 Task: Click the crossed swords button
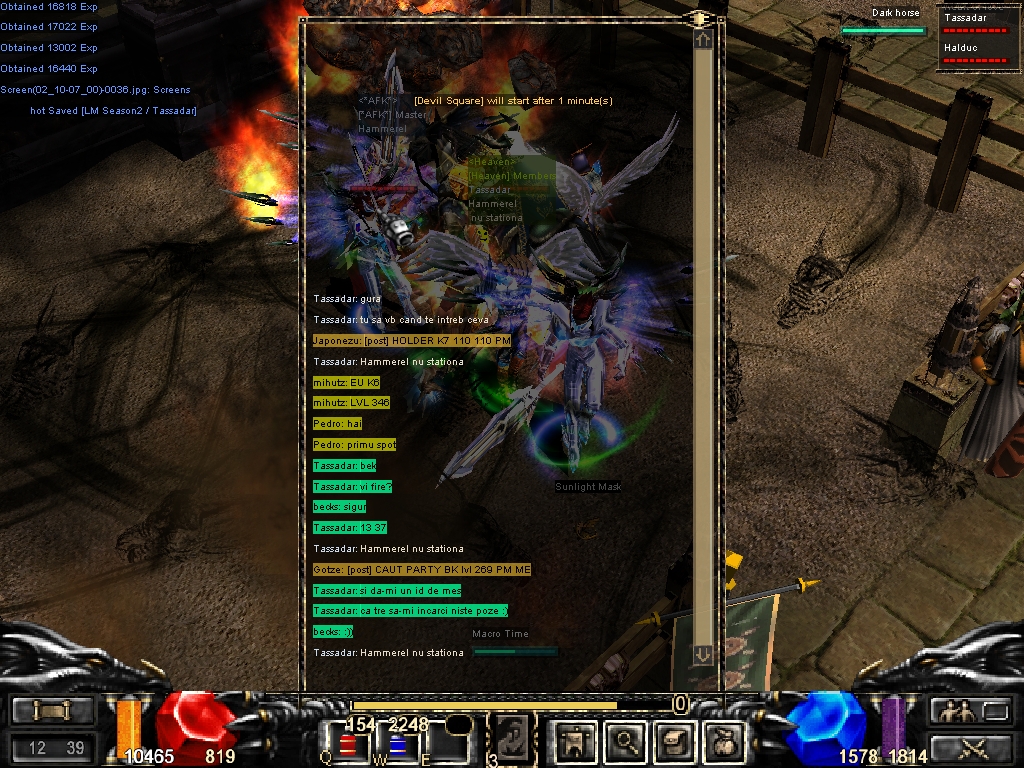coord(971,747)
